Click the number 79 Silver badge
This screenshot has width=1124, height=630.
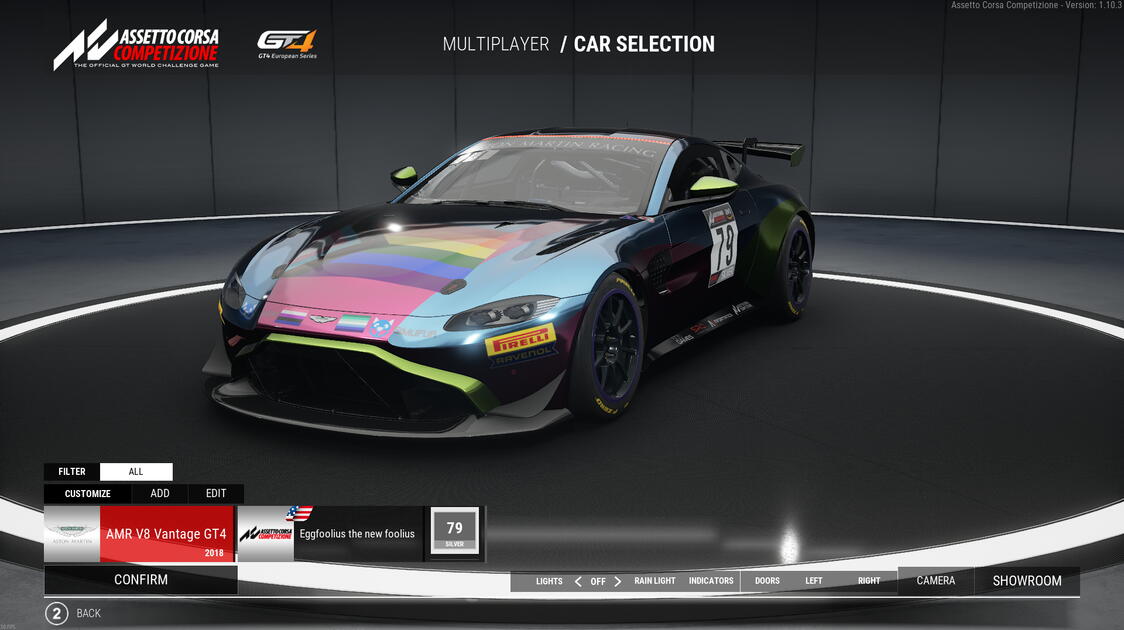[455, 532]
